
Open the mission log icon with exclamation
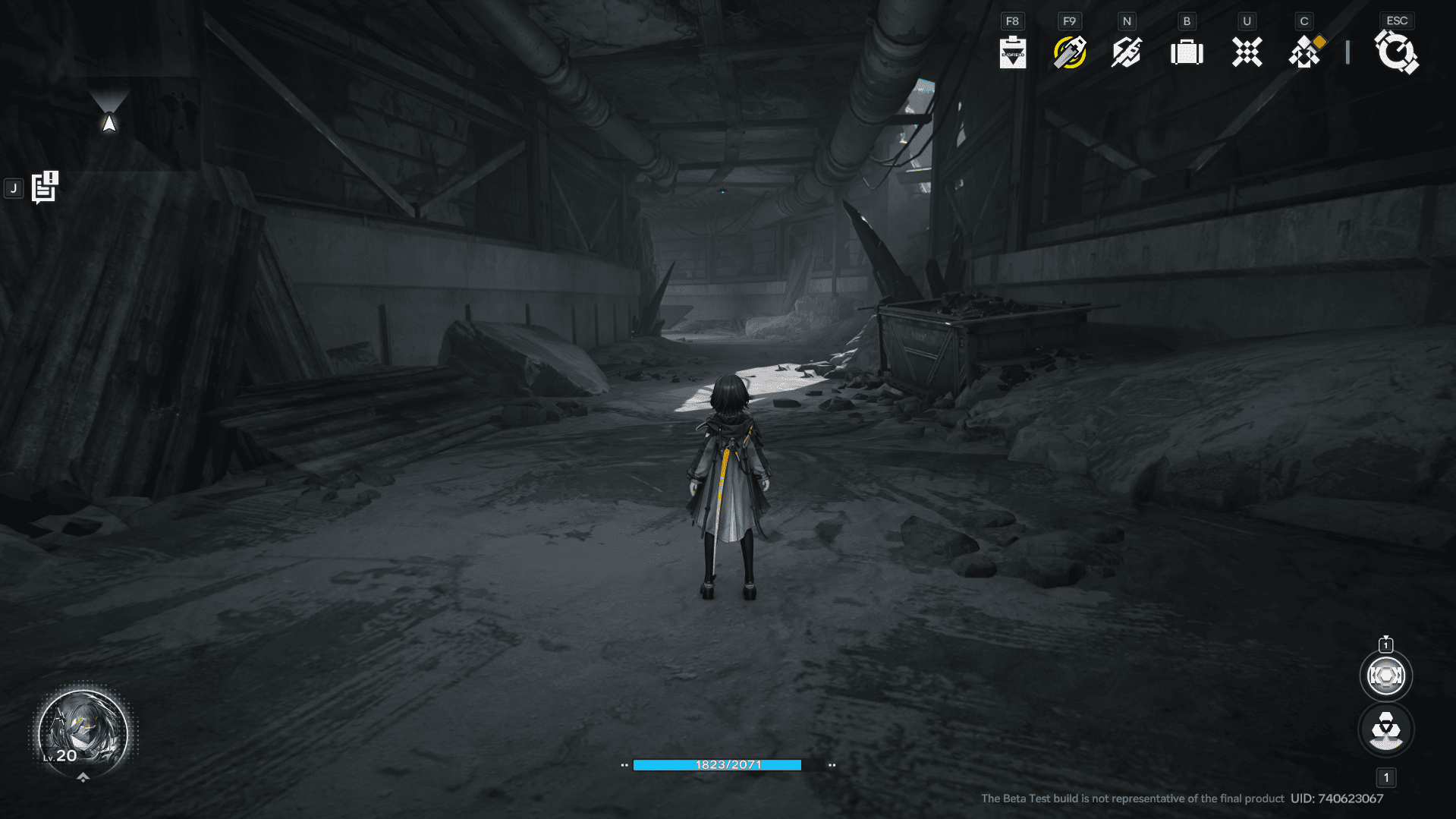[x=45, y=187]
